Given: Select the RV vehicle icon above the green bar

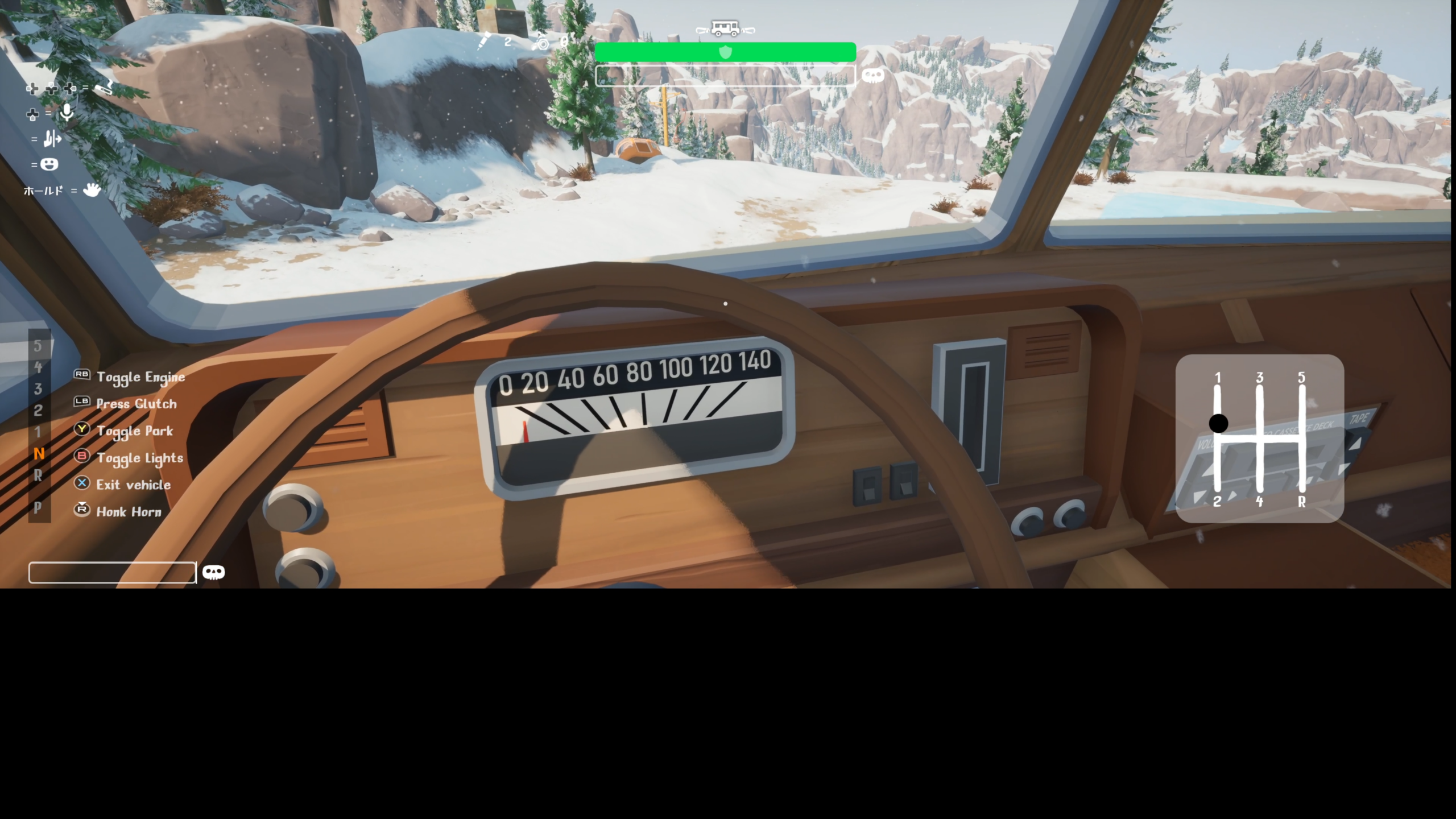Looking at the screenshot, I should [x=725, y=28].
